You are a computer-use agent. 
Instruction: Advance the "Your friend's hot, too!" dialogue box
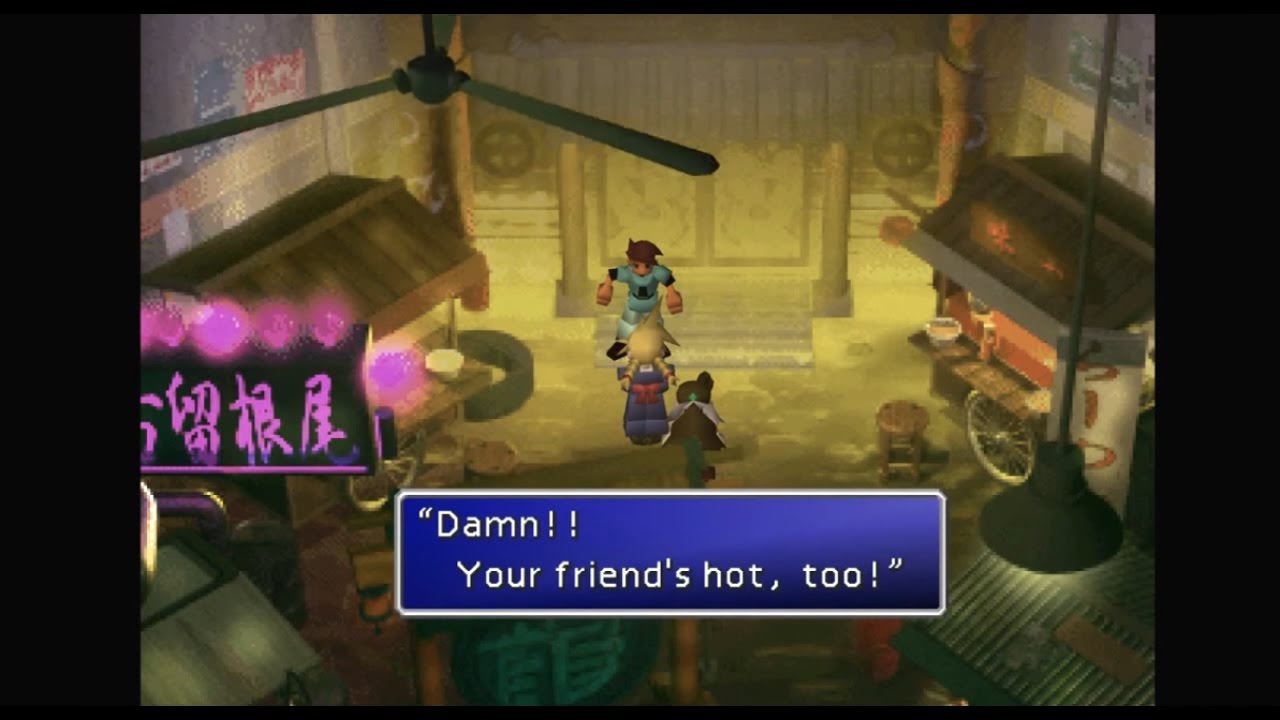(x=670, y=552)
